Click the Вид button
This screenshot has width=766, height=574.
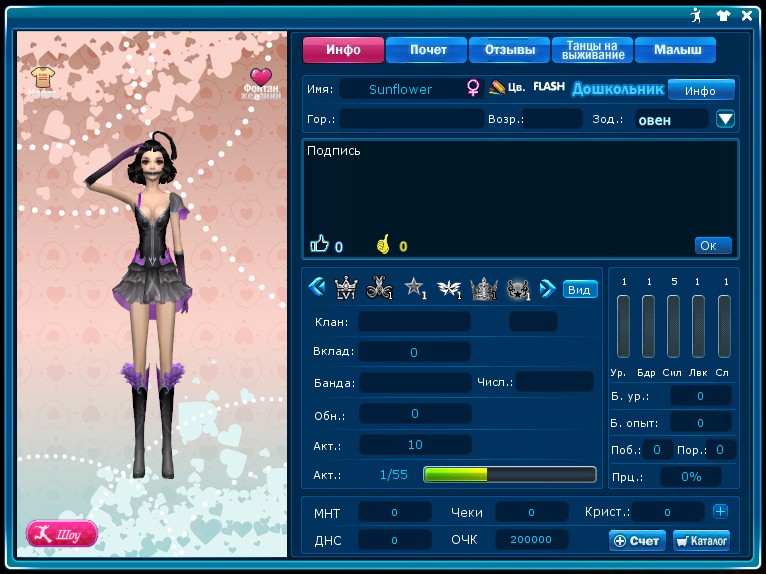click(x=580, y=289)
